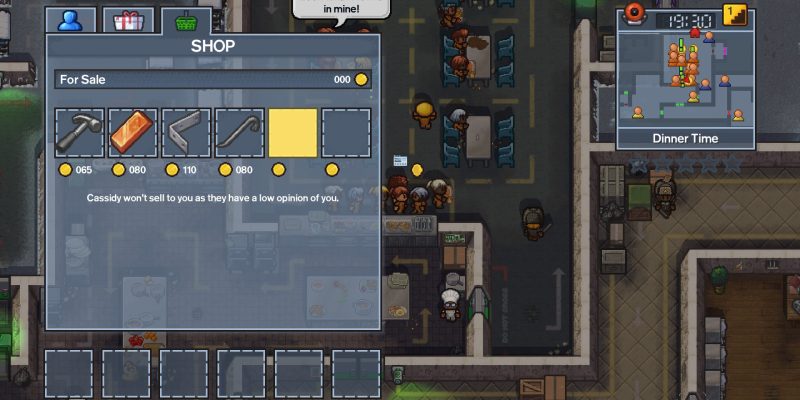Open the gift box tab

click(x=129, y=19)
